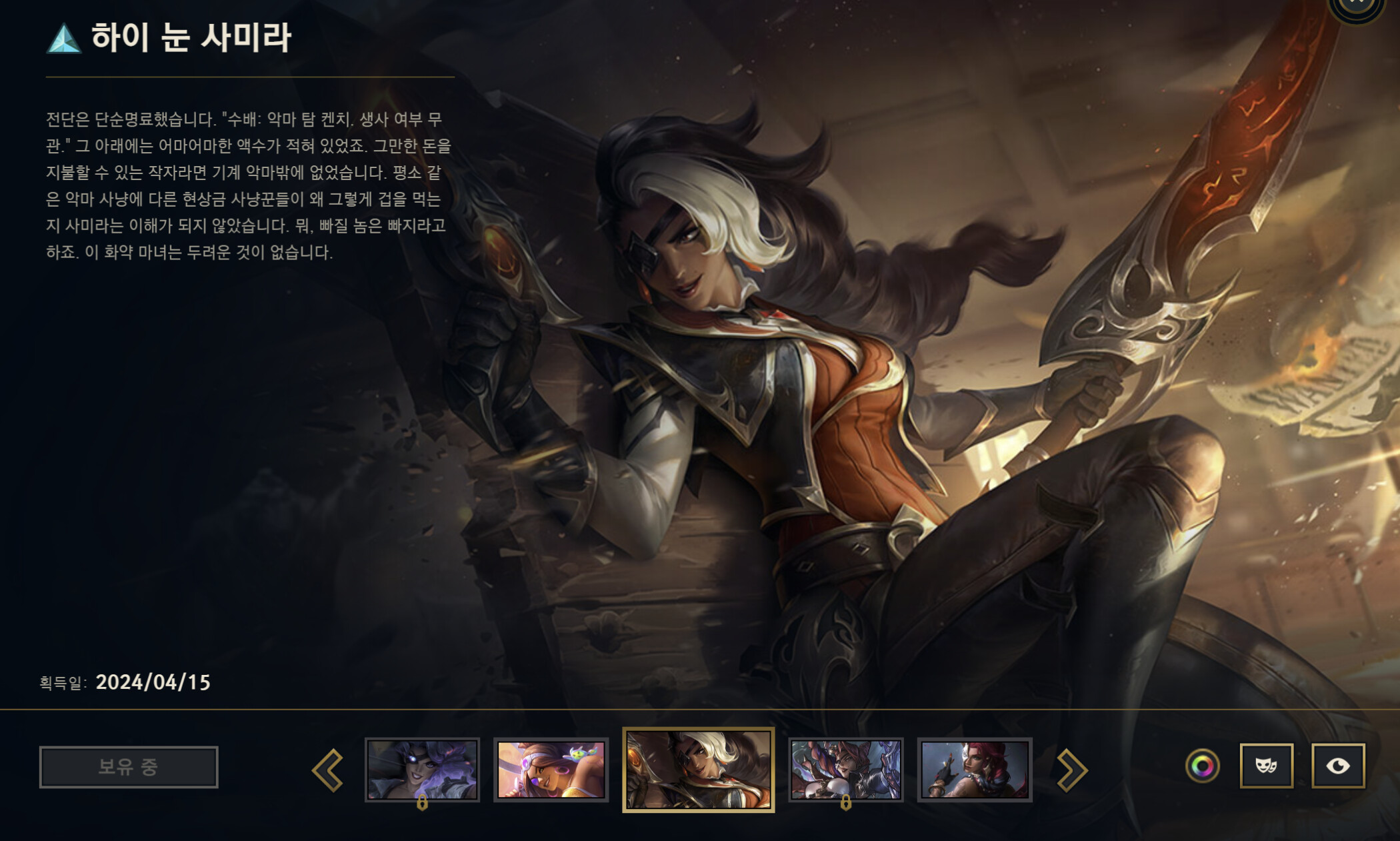
Task: Select the purple-haired locked skin thumbnail
Action: [422, 770]
